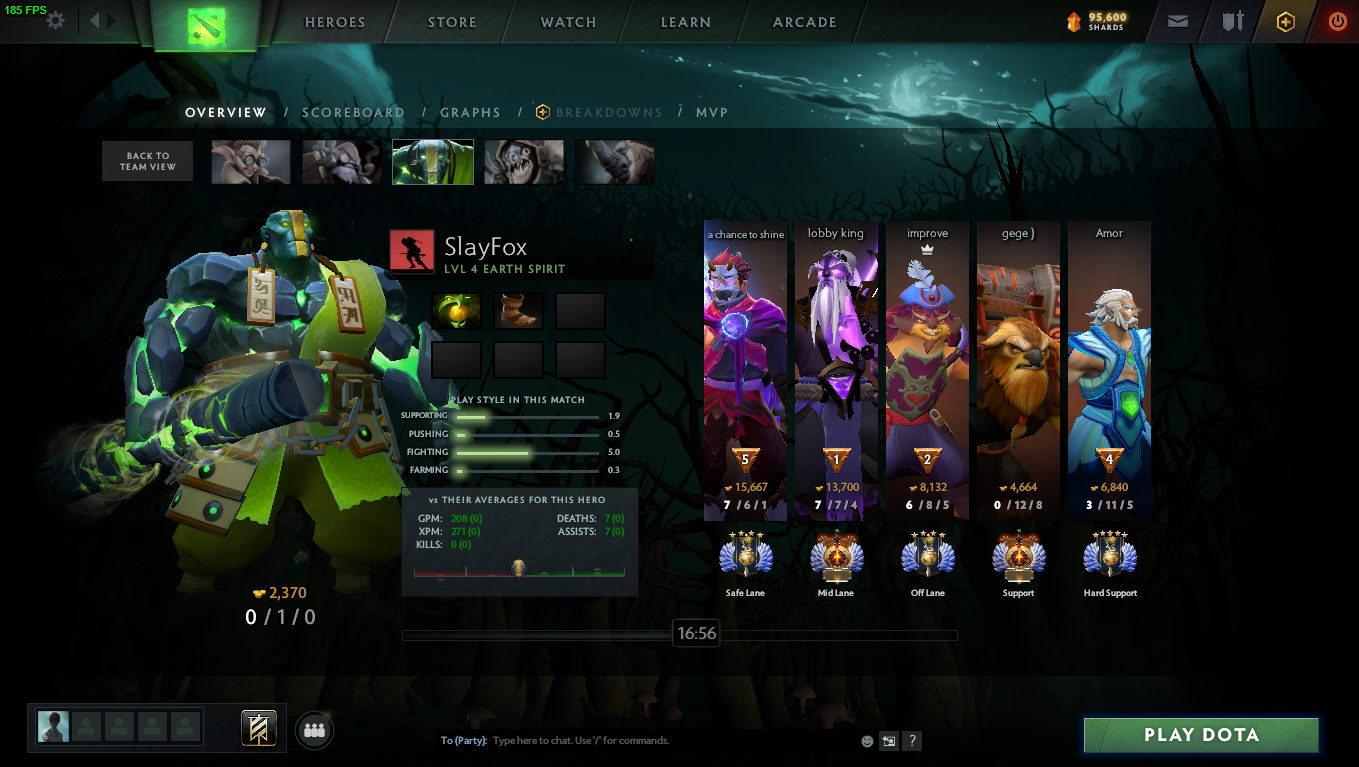Go to the STORE section
The height and width of the screenshot is (767, 1359).
click(452, 23)
